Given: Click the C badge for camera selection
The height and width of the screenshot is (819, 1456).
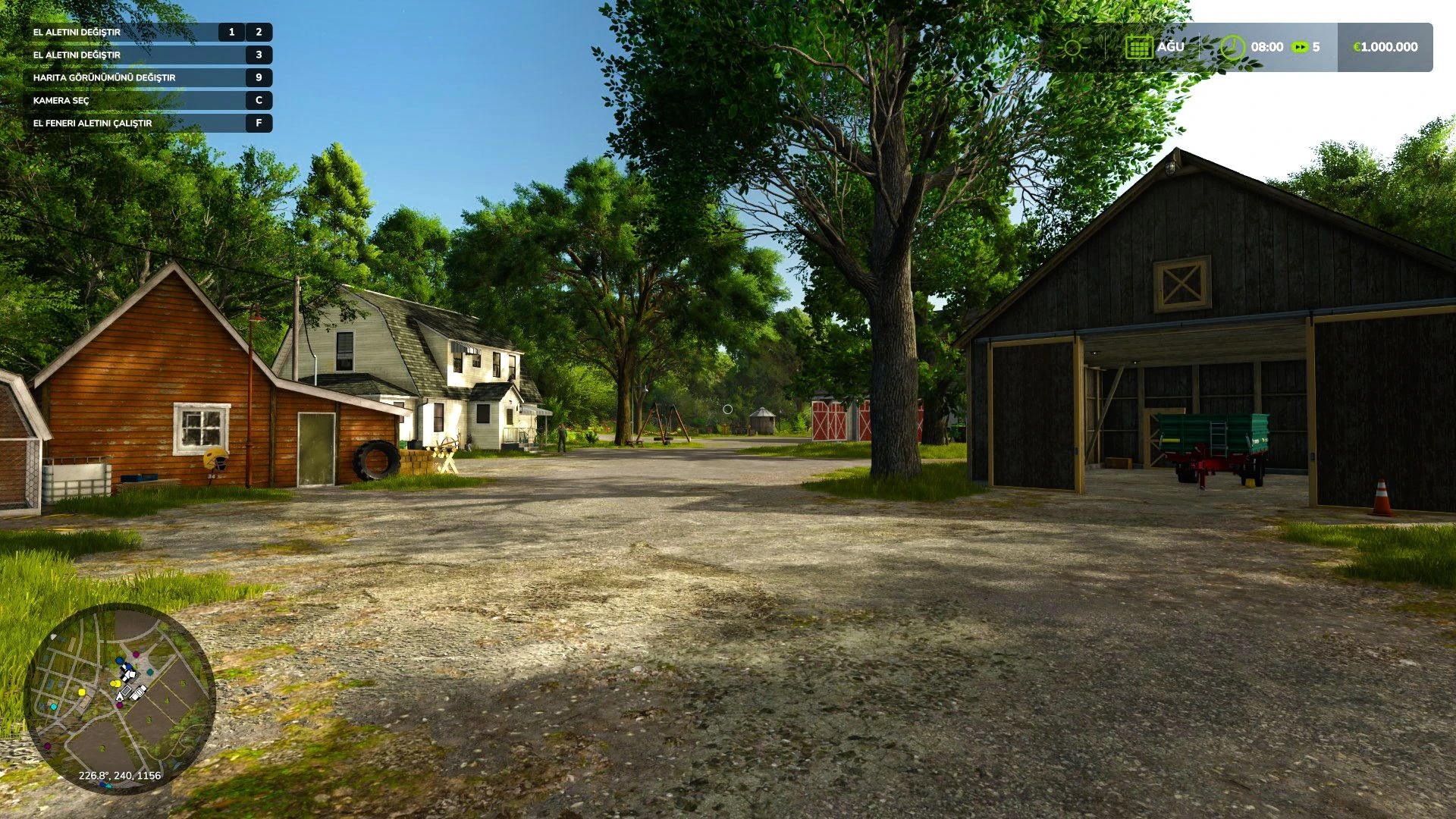Looking at the screenshot, I should pyautogui.click(x=260, y=99).
